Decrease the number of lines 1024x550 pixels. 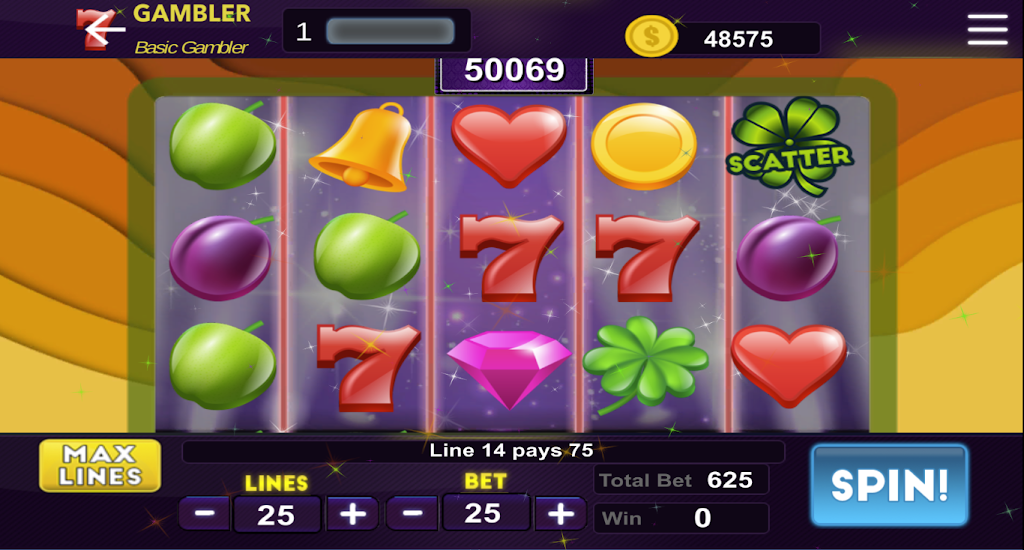[205, 514]
